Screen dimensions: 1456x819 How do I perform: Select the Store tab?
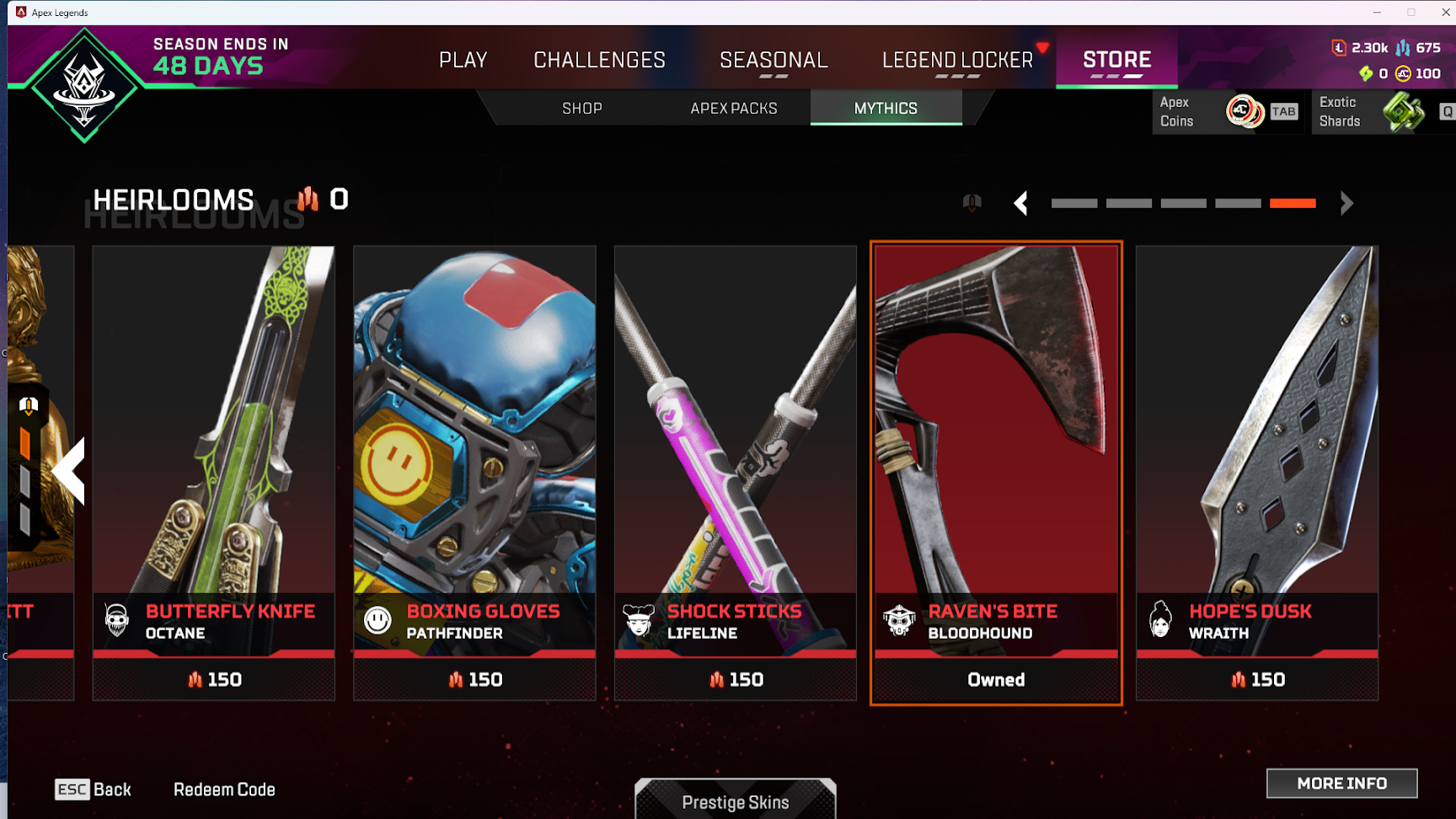point(1116,60)
